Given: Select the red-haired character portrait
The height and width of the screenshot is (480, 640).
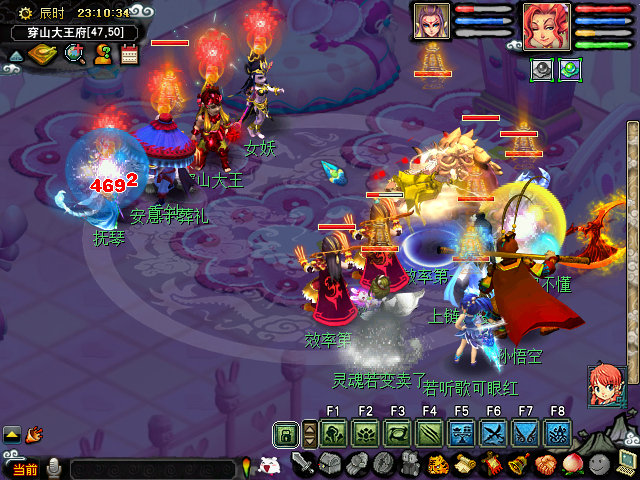Looking at the screenshot, I should (x=546, y=24).
